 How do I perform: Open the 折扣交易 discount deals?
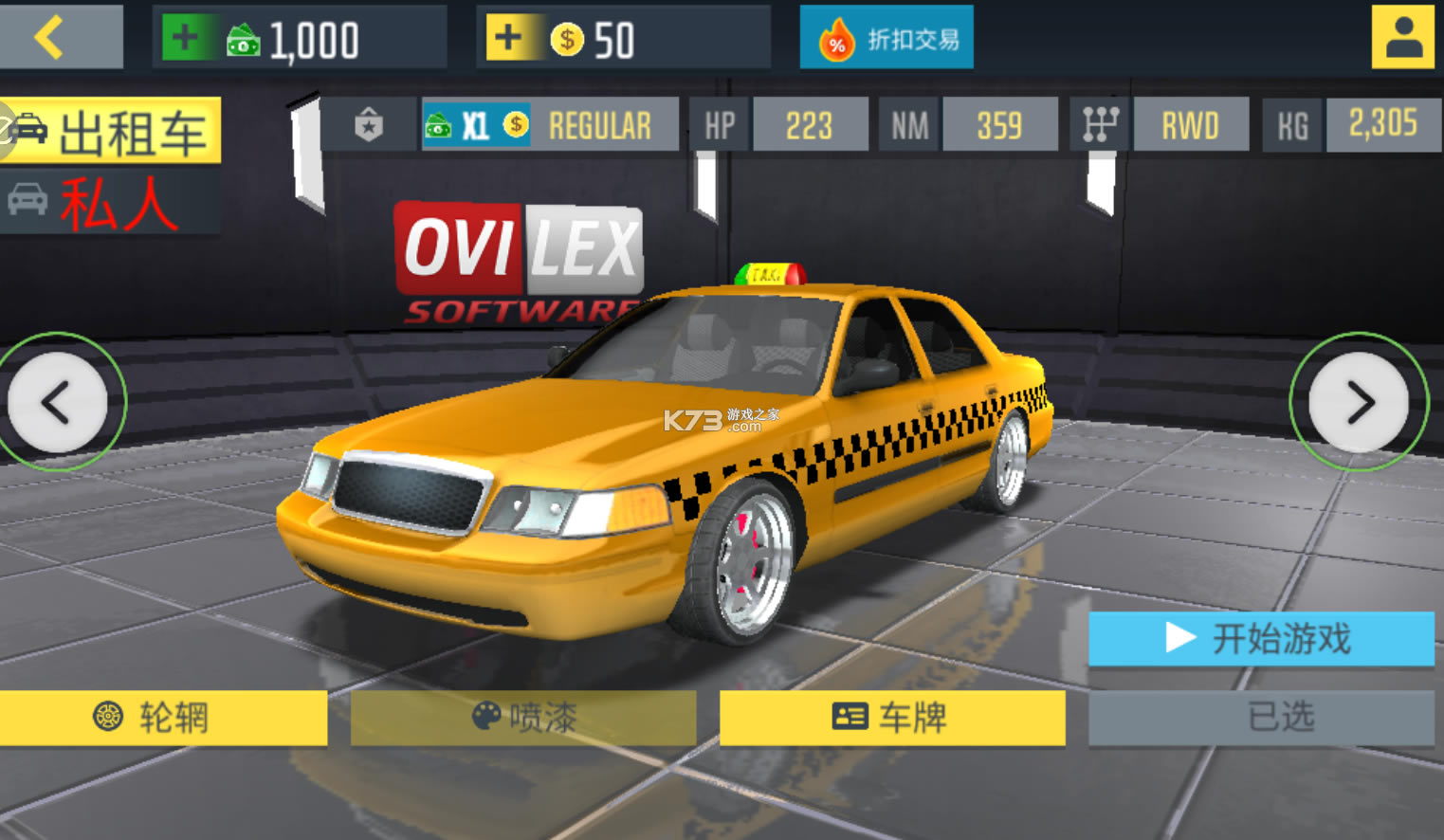[x=887, y=39]
